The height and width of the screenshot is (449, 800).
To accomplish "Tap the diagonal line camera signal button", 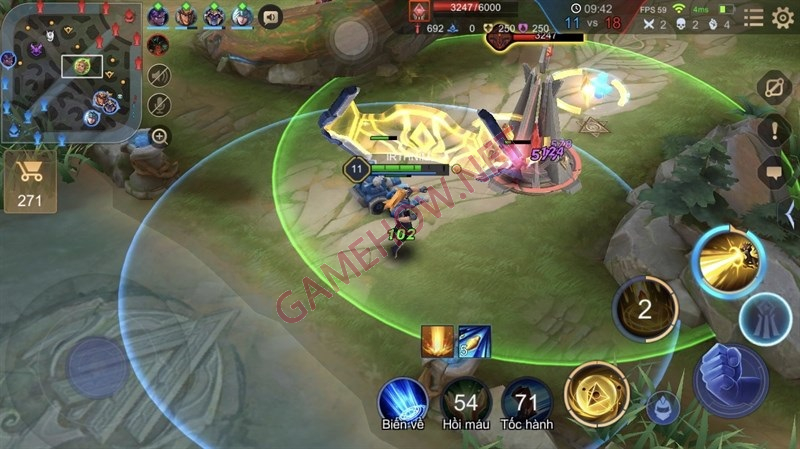I will [x=773, y=88].
